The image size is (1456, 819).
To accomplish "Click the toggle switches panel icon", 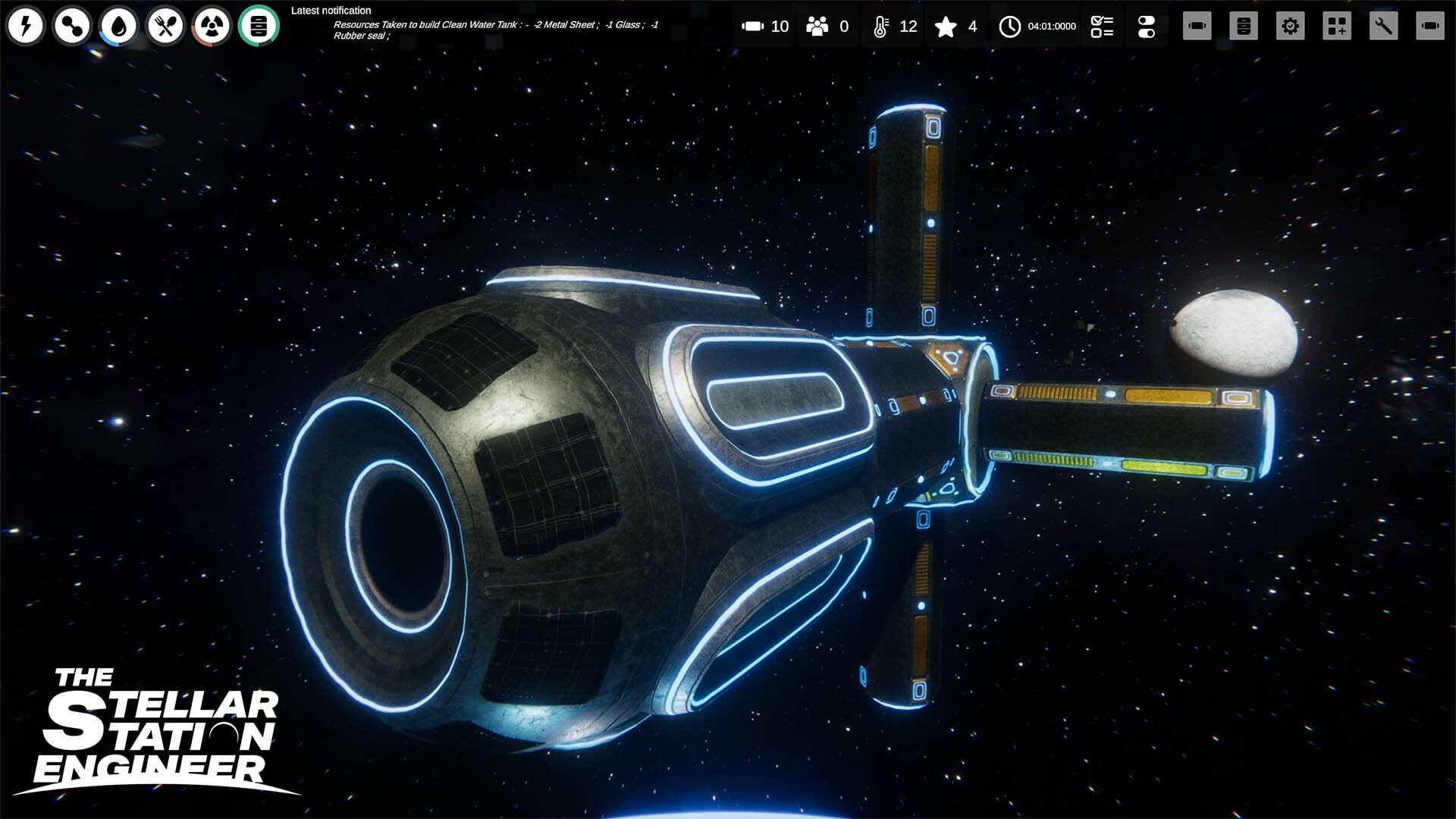I will pos(1147,26).
